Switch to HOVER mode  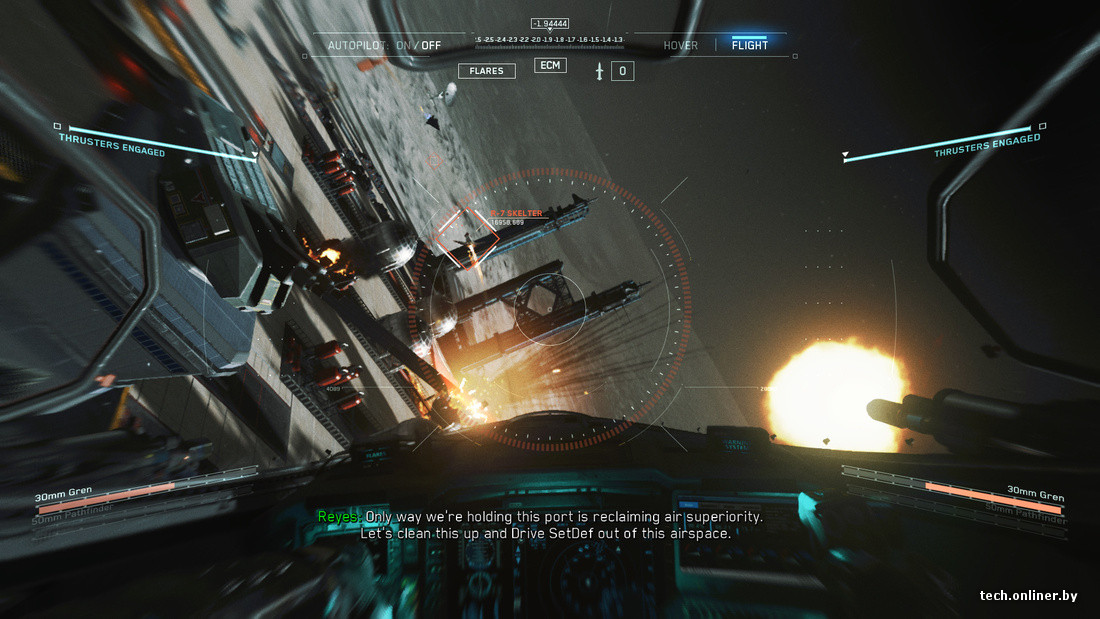pos(681,45)
